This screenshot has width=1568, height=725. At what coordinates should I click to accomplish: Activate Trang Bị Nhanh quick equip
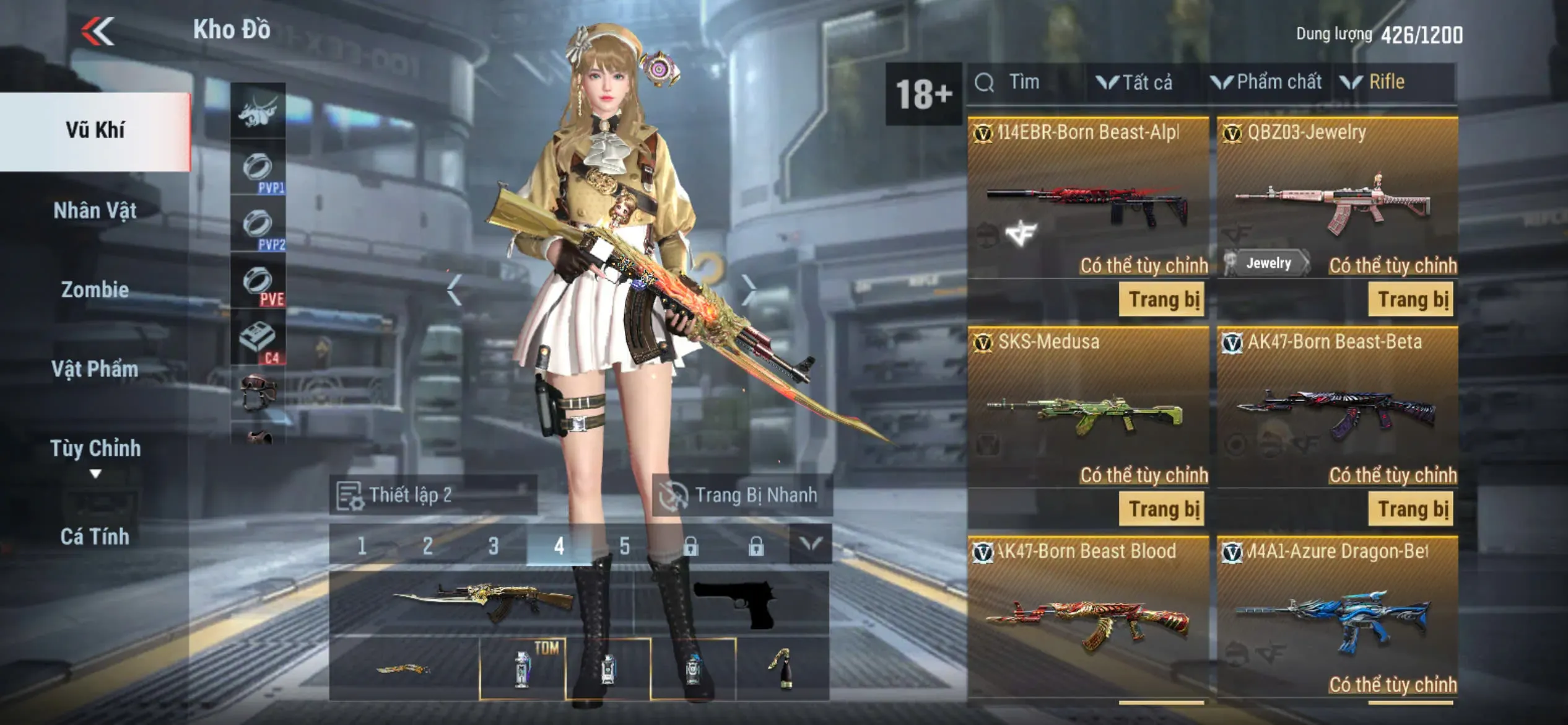coord(742,495)
